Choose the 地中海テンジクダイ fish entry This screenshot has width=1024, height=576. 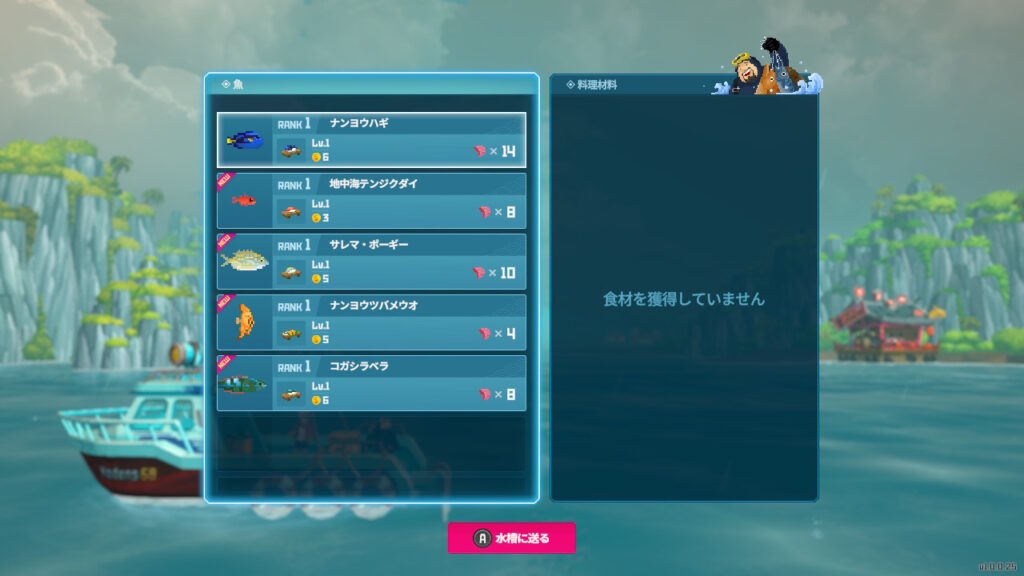click(x=371, y=200)
